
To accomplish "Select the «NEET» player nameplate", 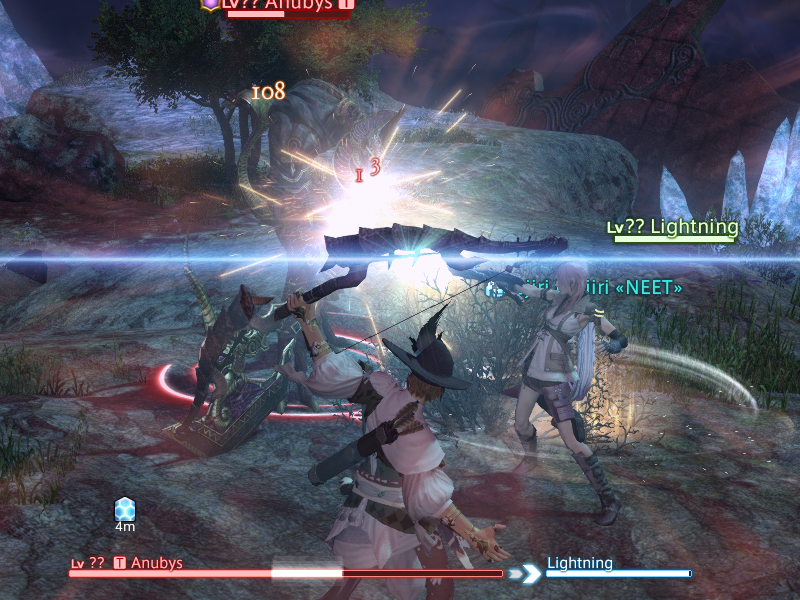I will pyautogui.click(x=588, y=288).
